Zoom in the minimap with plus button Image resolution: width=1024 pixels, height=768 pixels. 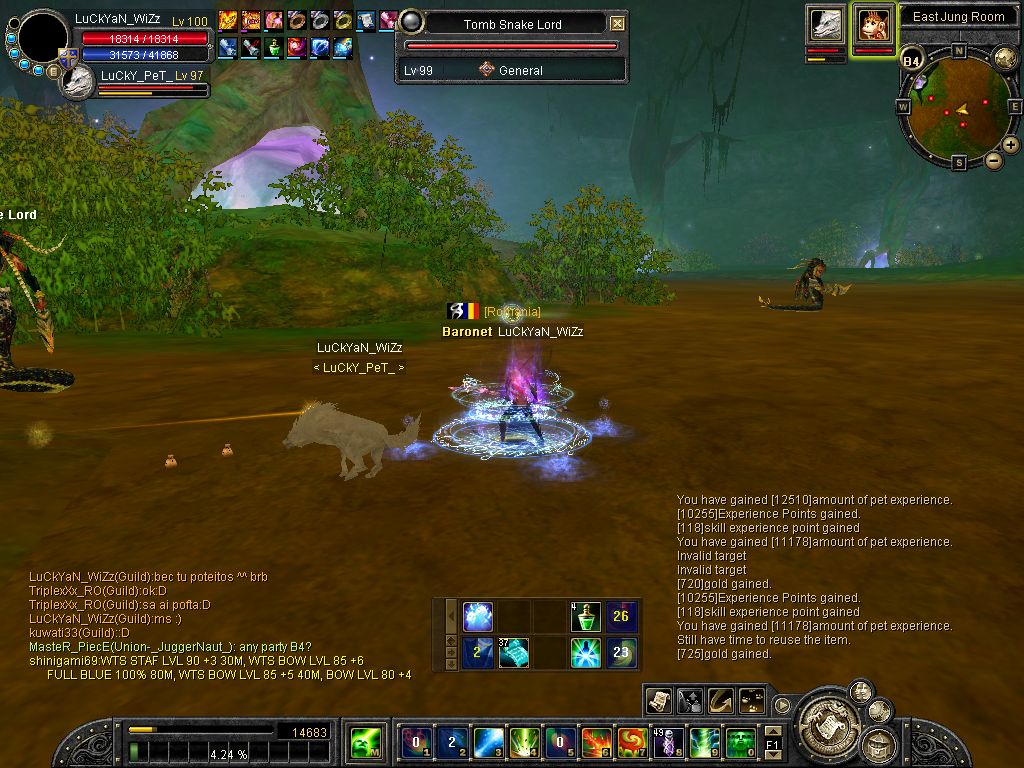click(1011, 145)
